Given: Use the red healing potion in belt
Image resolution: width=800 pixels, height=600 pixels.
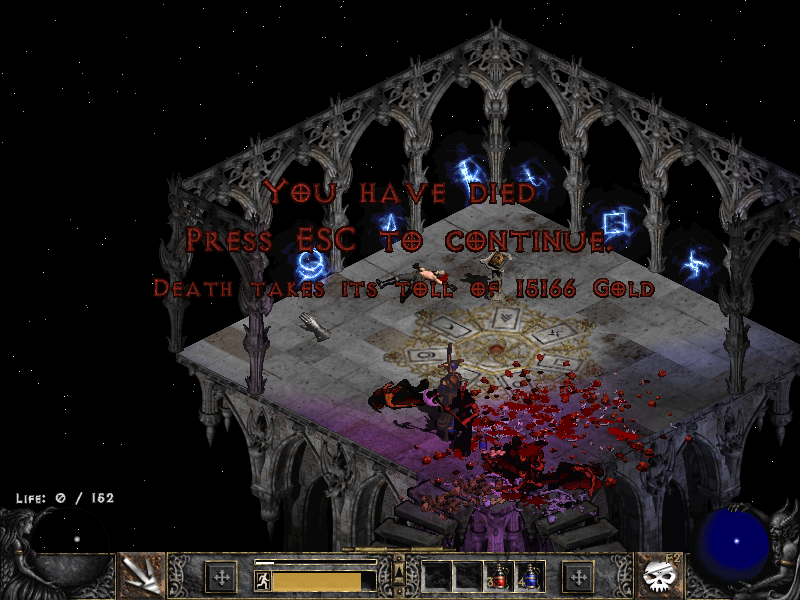Looking at the screenshot, I should [x=499, y=576].
